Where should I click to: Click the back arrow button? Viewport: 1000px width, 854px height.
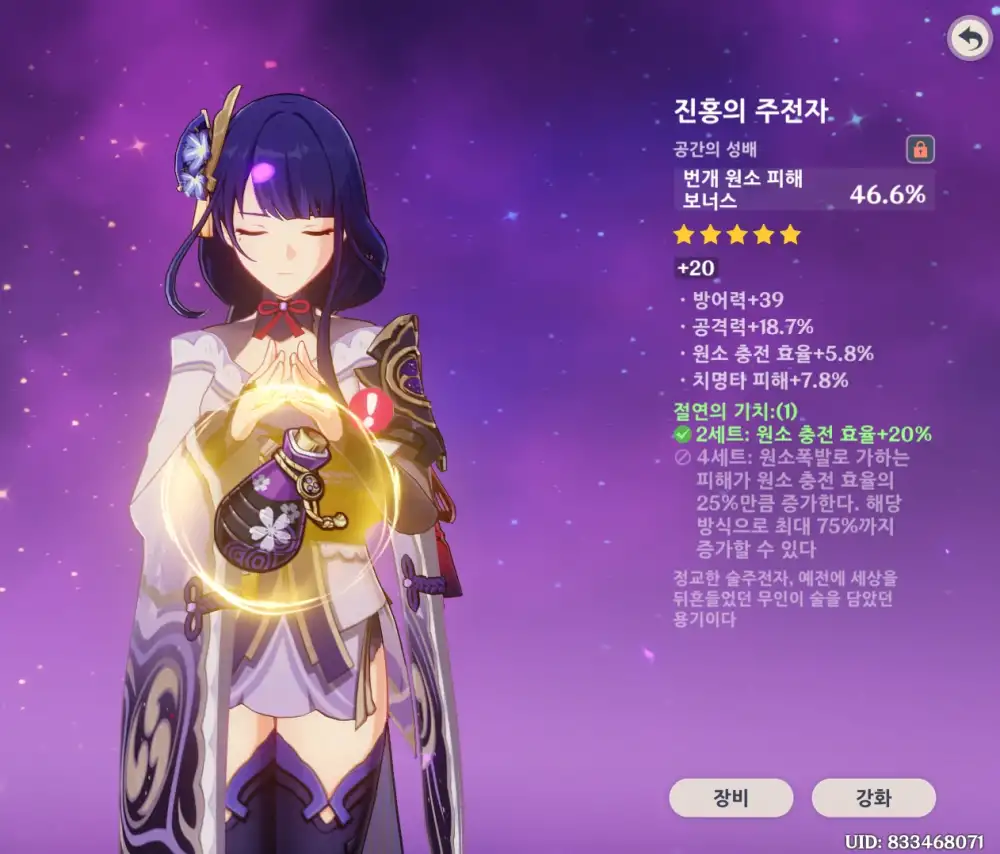pos(967,38)
